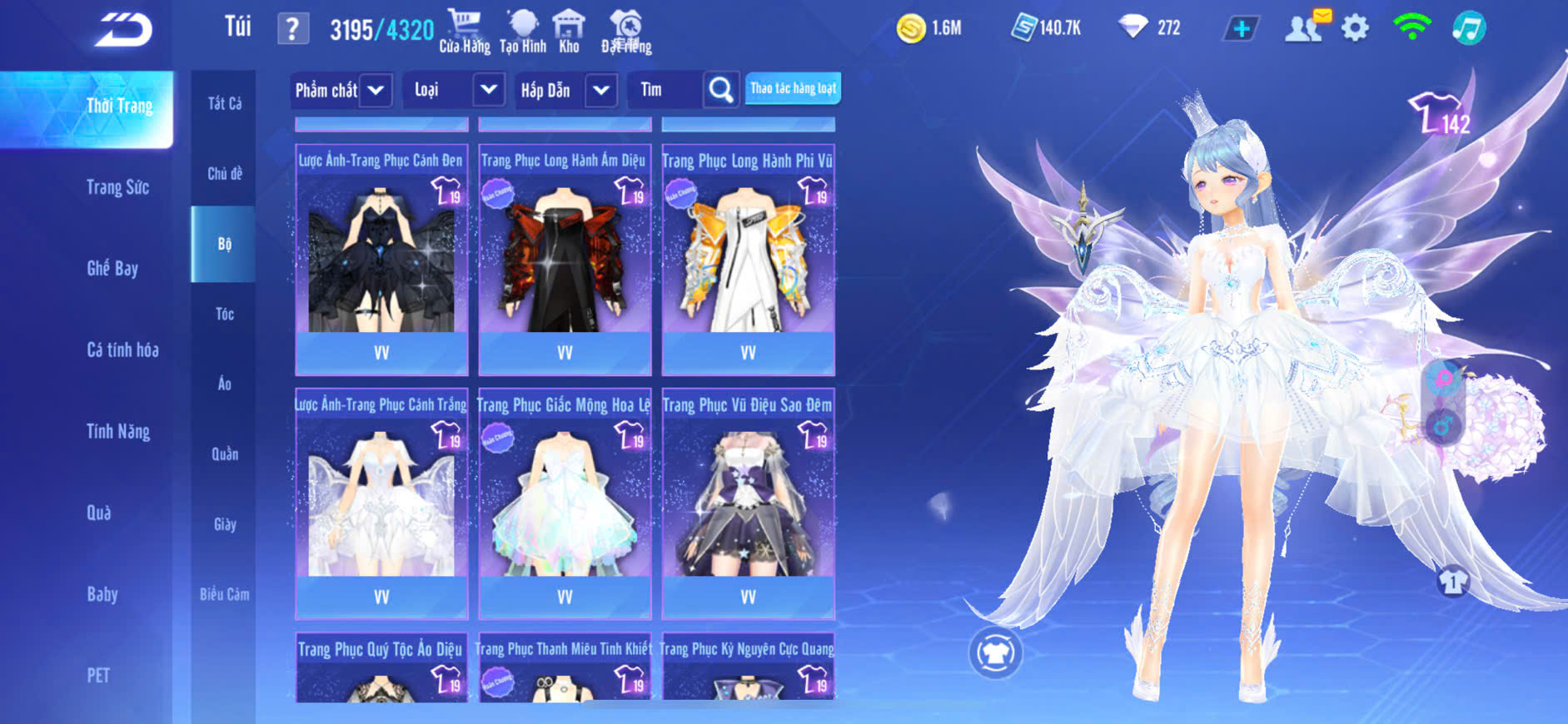Open the settings gear
This screenshot has height=724, width=1568.
(x=1355, y=28)
